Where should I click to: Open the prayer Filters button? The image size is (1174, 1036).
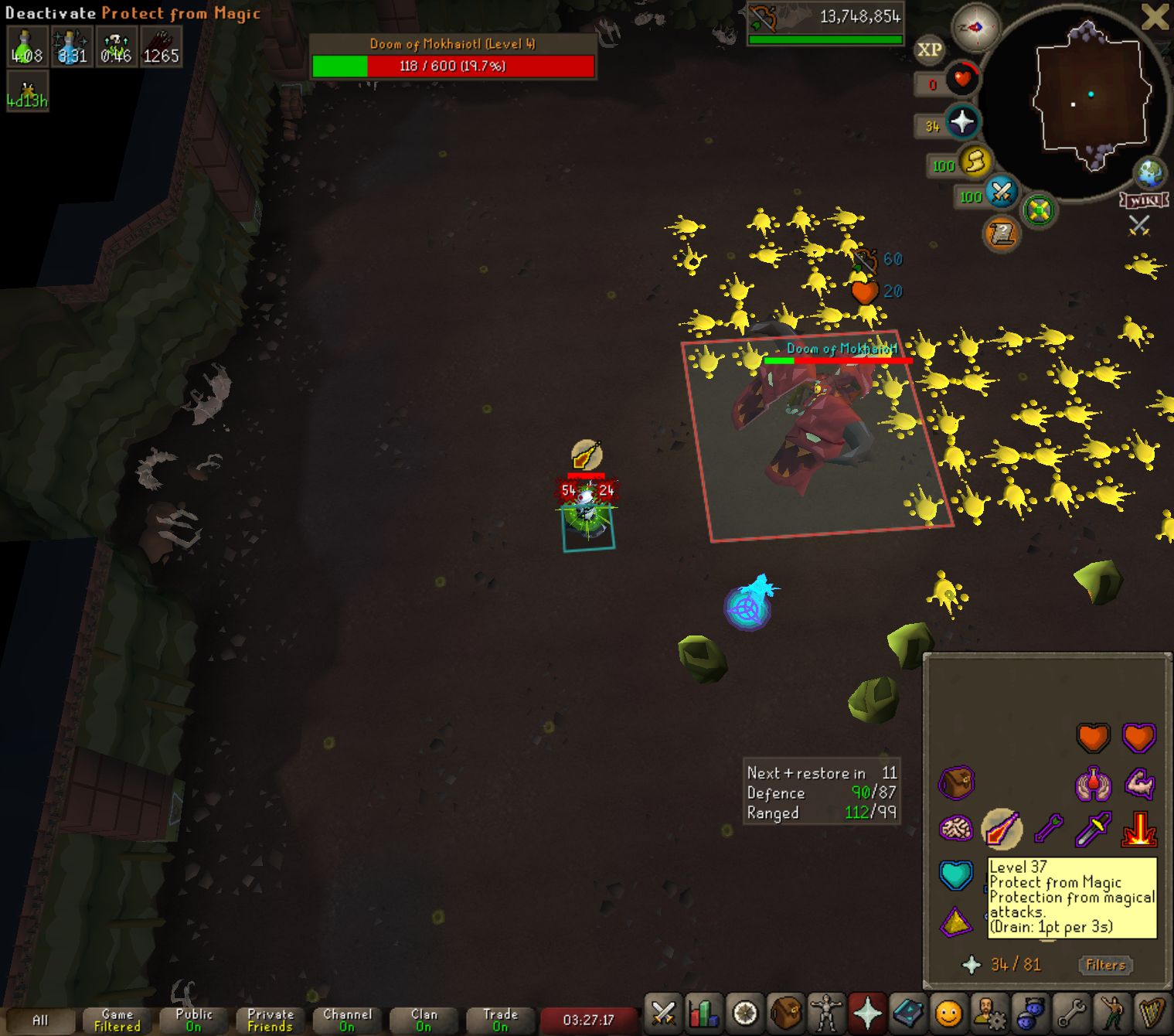(x=1105, y=965)
